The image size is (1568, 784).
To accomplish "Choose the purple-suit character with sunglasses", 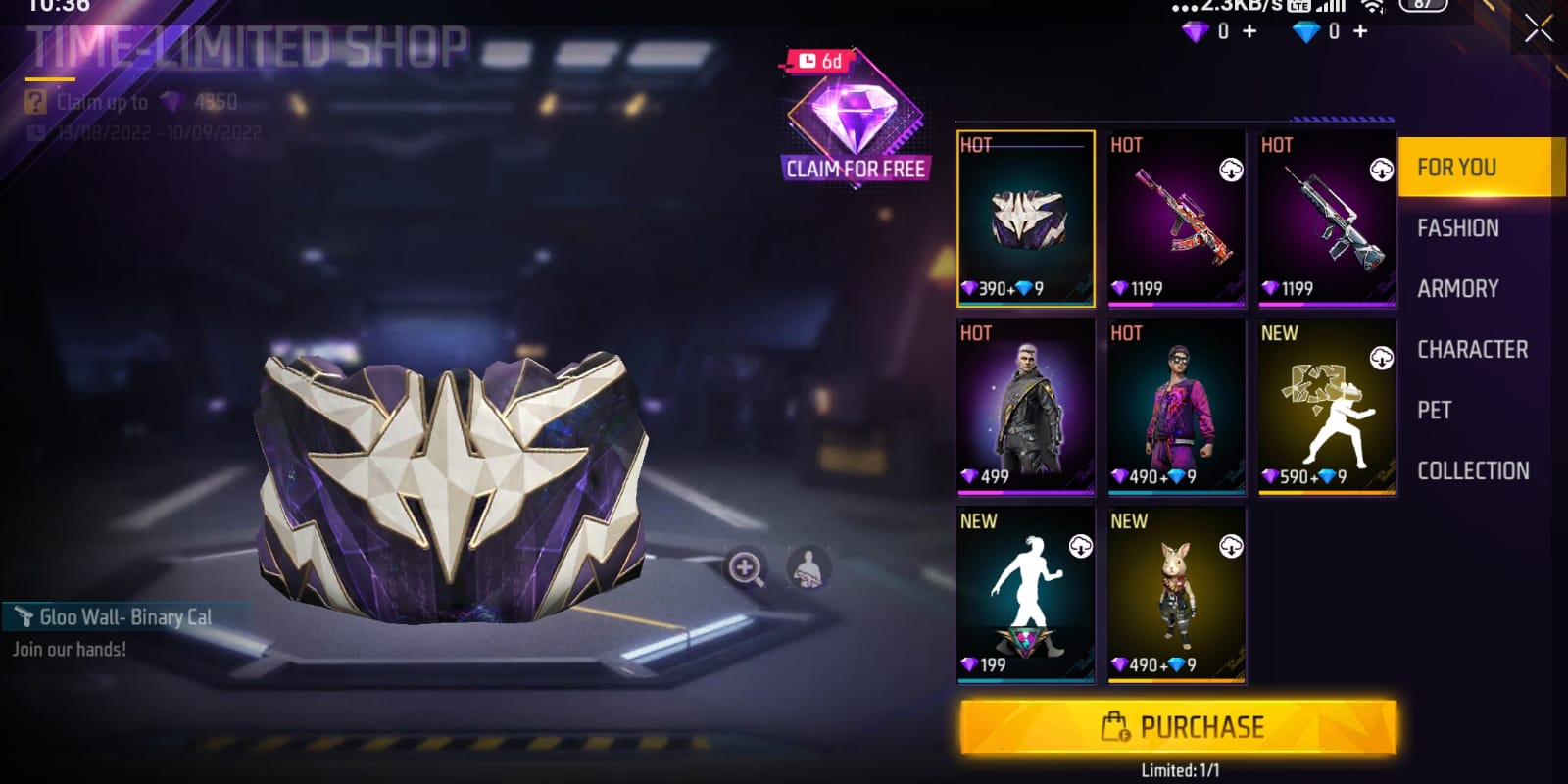I will pos(1176,407).
